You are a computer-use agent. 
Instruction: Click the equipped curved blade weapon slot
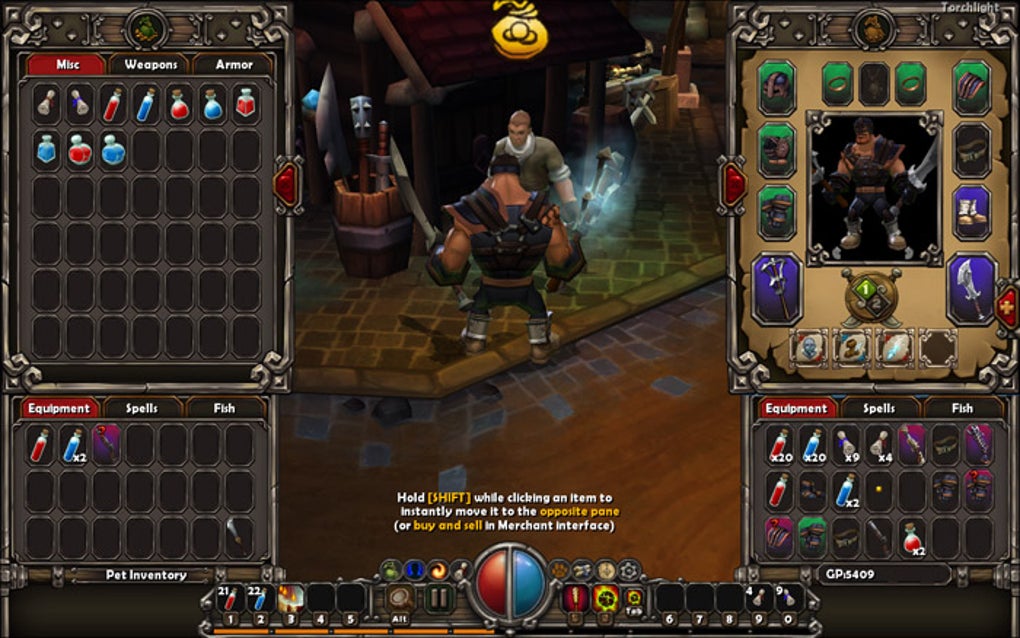coord(970,288)
